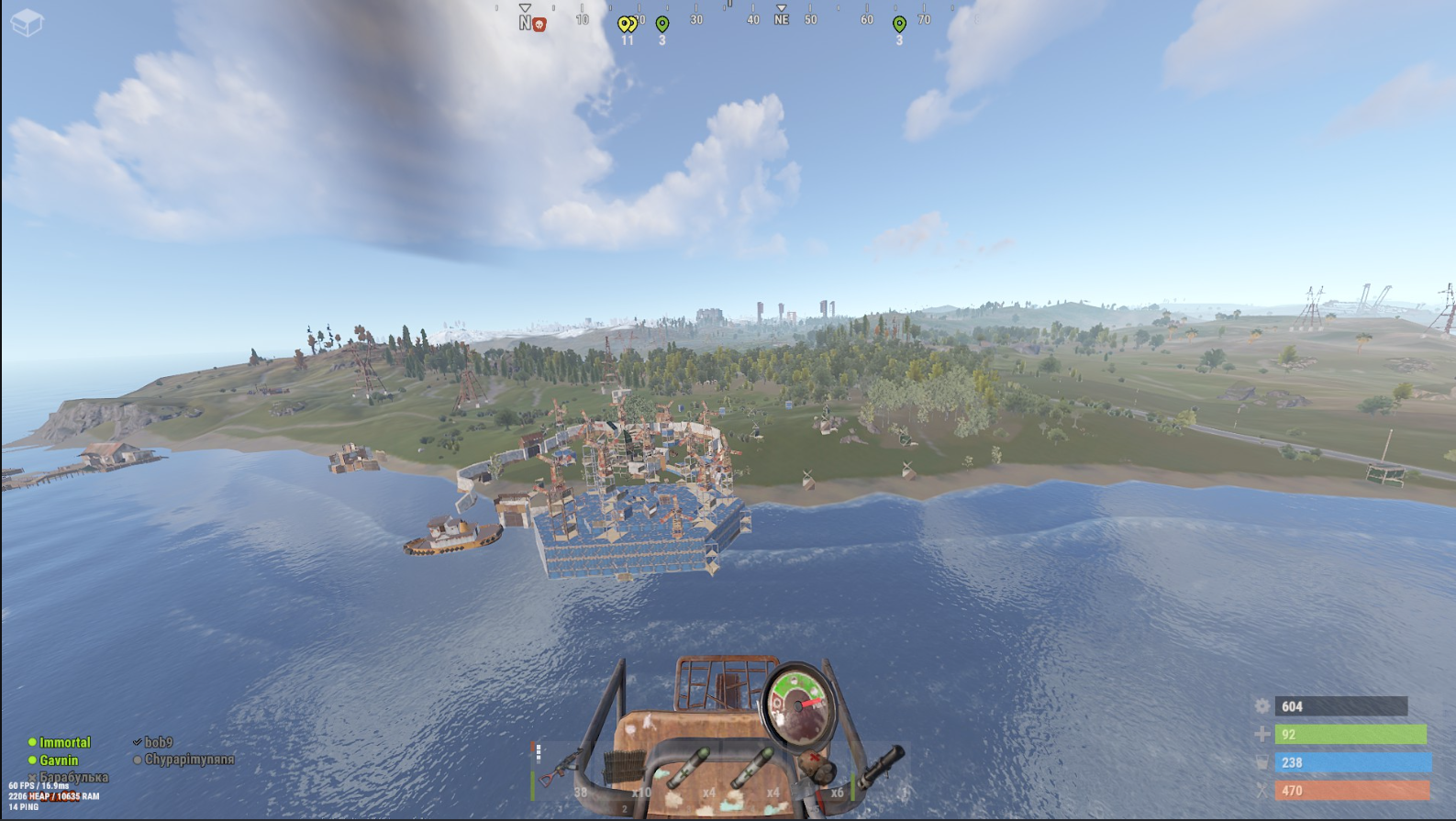
Task: Click the Chypapimyпяпя team member entry
Action: click(x=189, y=760)
